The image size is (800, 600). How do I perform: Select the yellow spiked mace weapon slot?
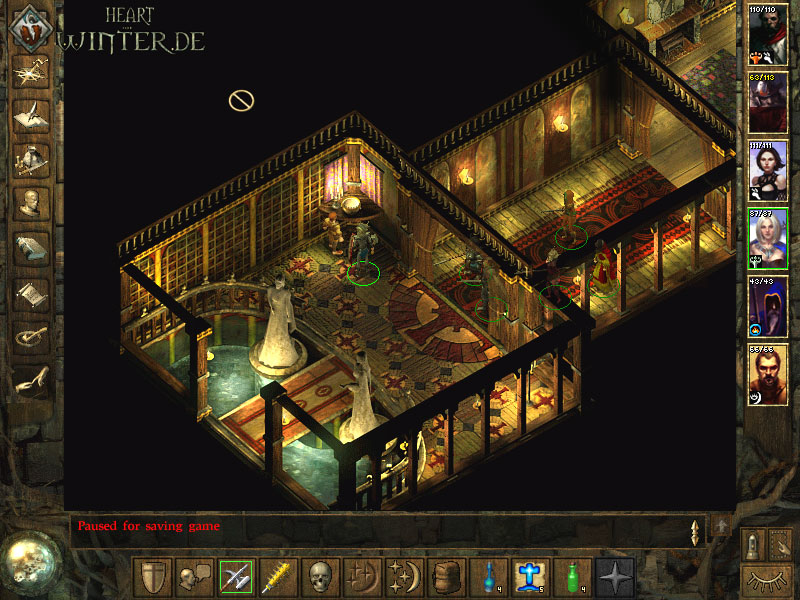277,577
